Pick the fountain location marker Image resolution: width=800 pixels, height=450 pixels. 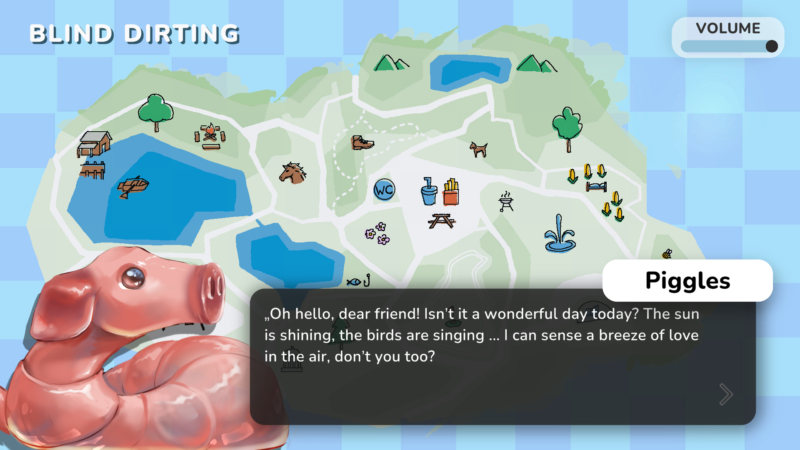(560, 235)
